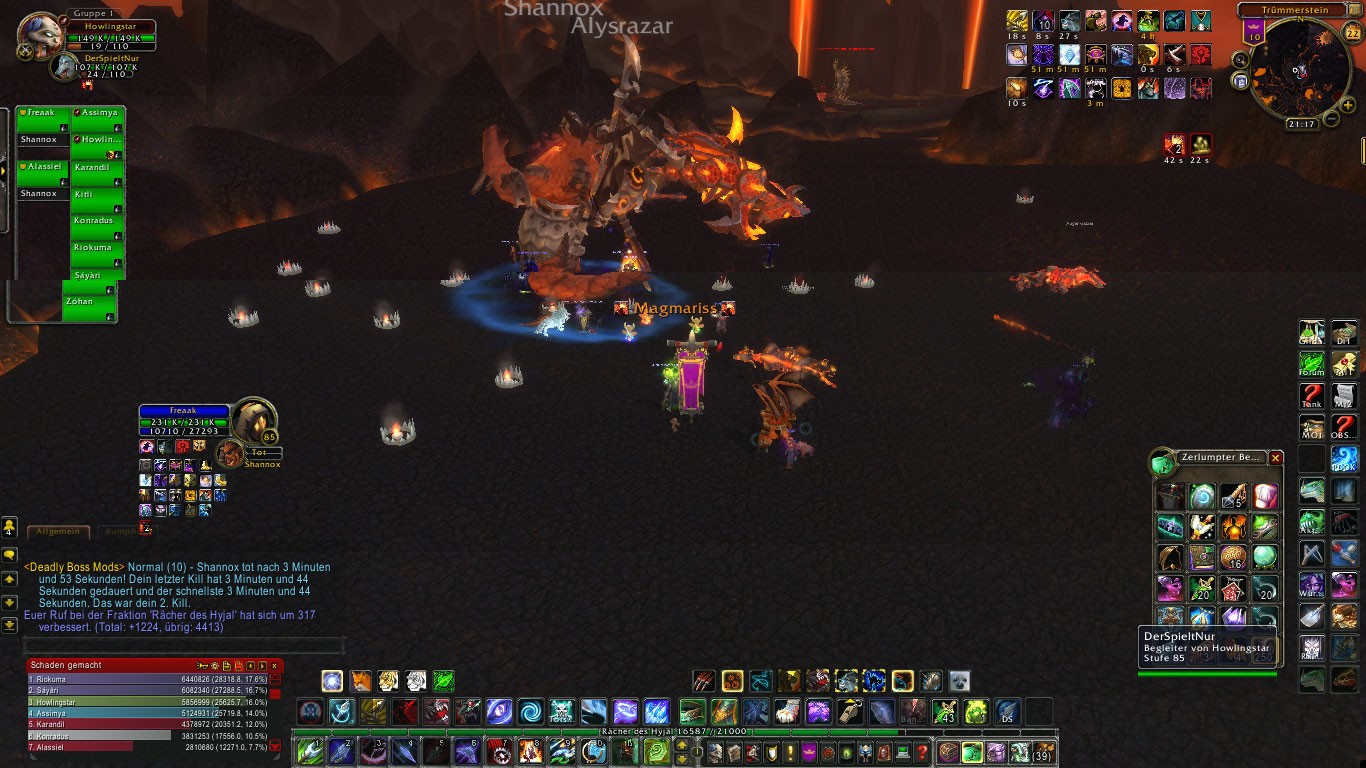
Task: Click the Forum macro button
Action: tap(1311, 364)
